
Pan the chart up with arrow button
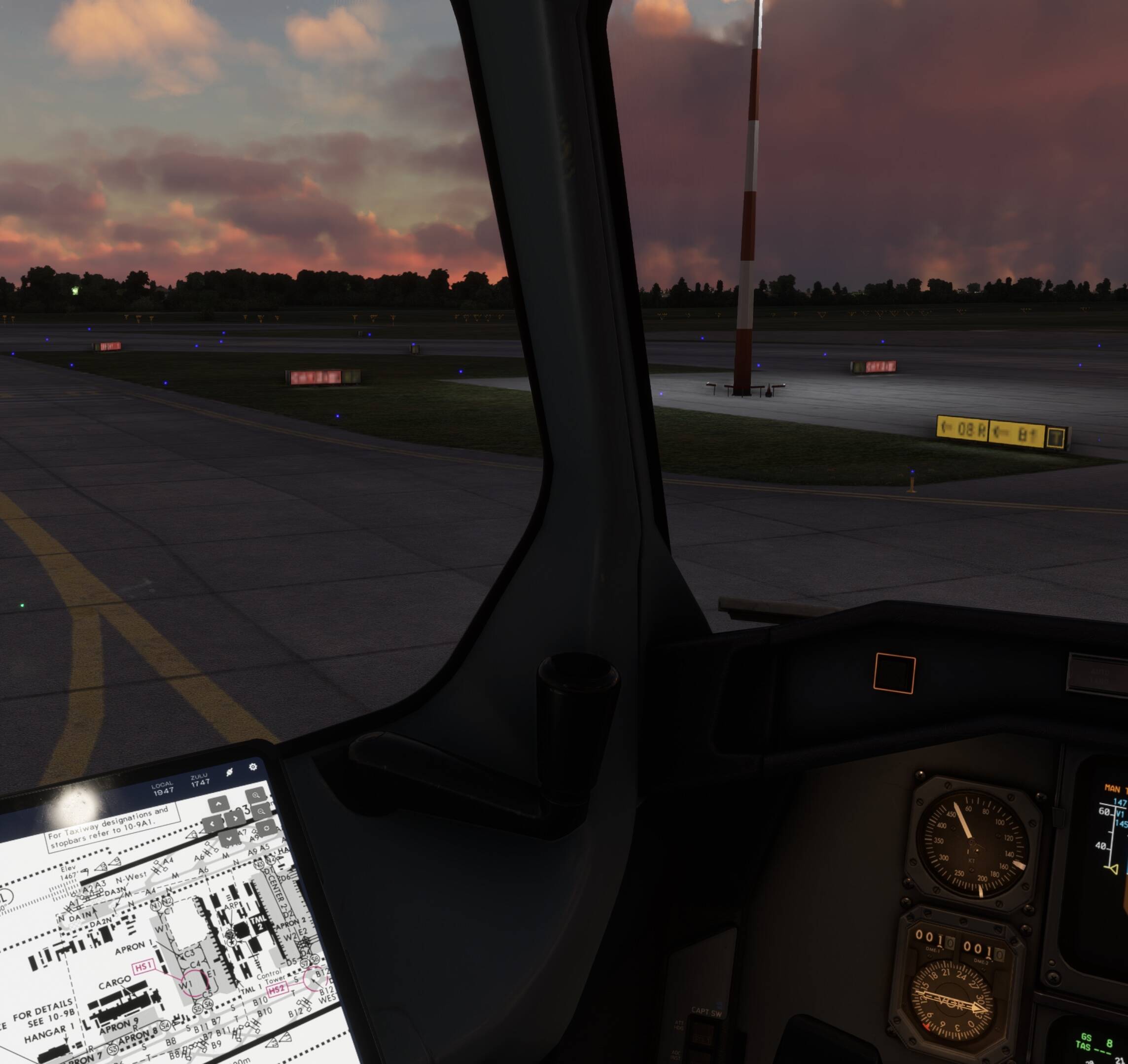(x=218, y=804)
